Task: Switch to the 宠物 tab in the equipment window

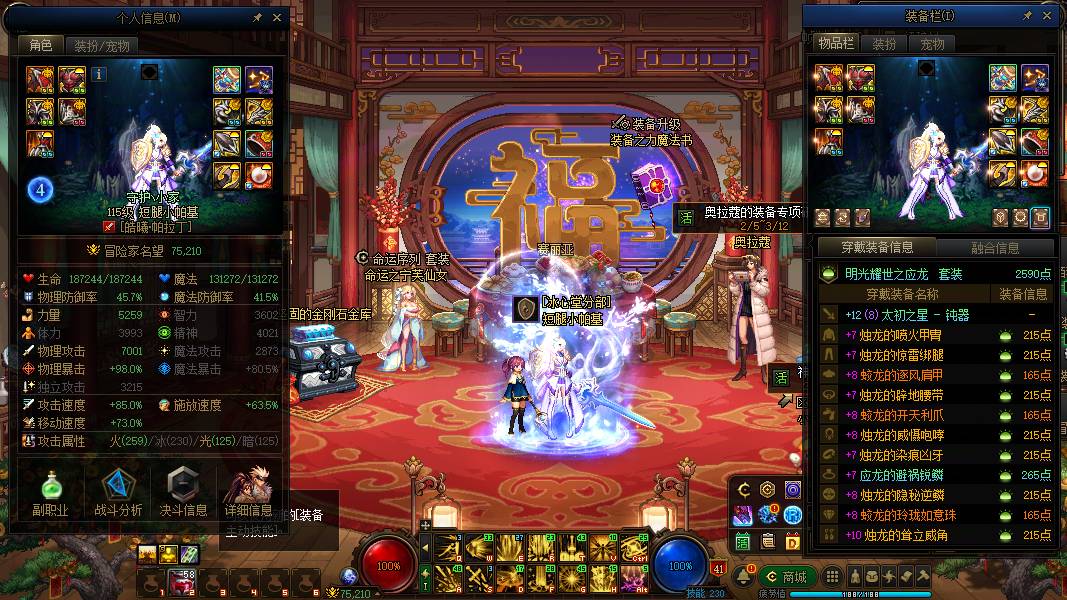Action: (x=932, y=44)
